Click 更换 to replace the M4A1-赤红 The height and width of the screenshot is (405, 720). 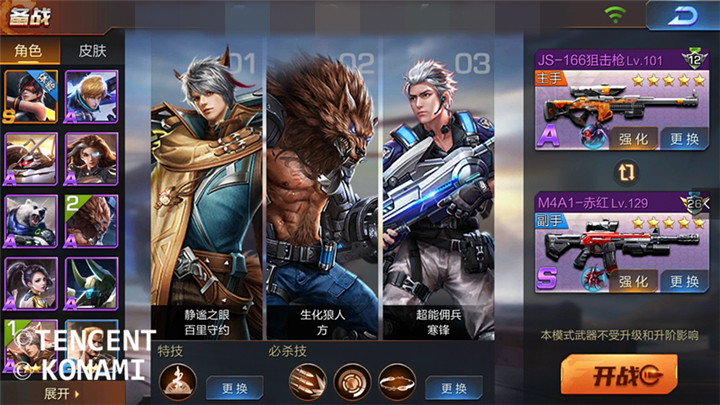tap(685, 281)
